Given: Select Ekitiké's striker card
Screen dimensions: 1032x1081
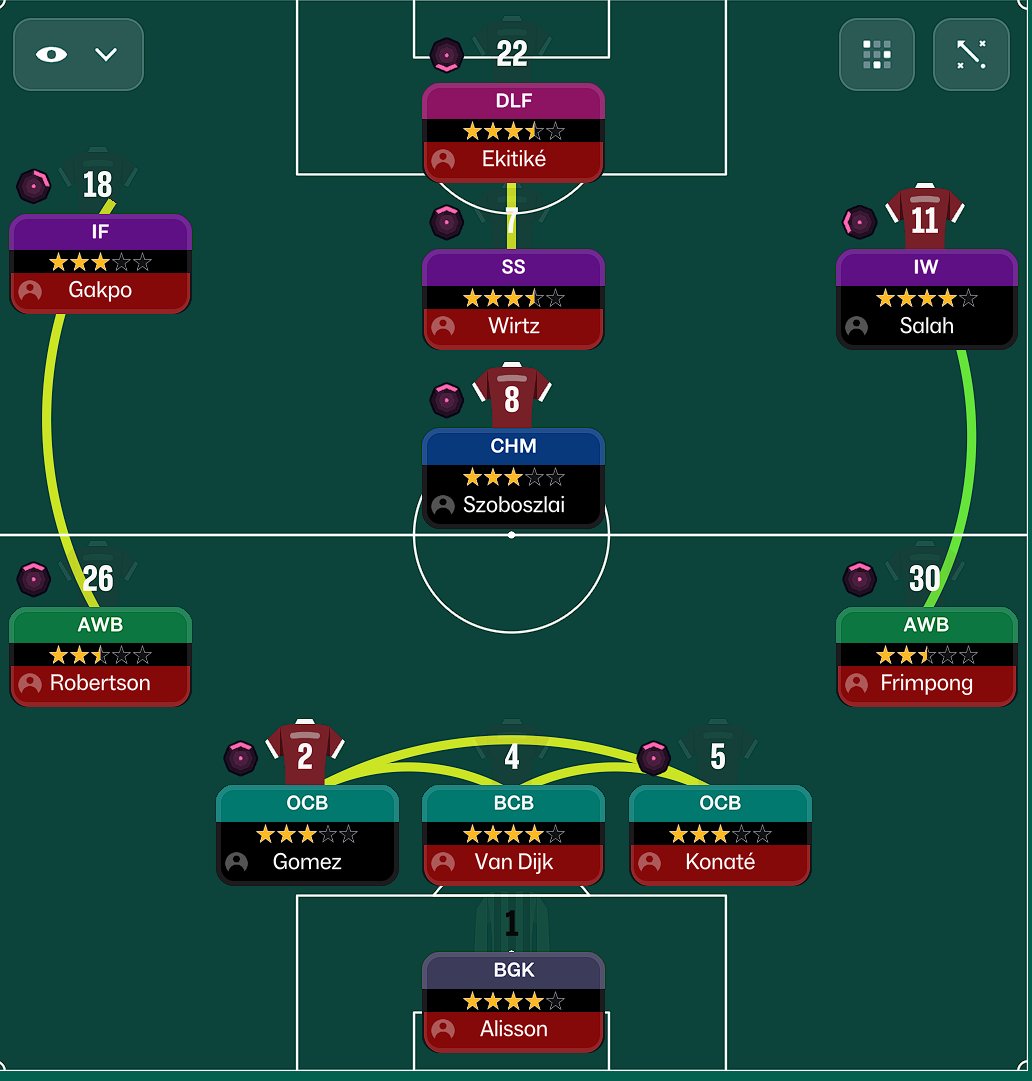Looking at the screenshot, I should (513, 133).
